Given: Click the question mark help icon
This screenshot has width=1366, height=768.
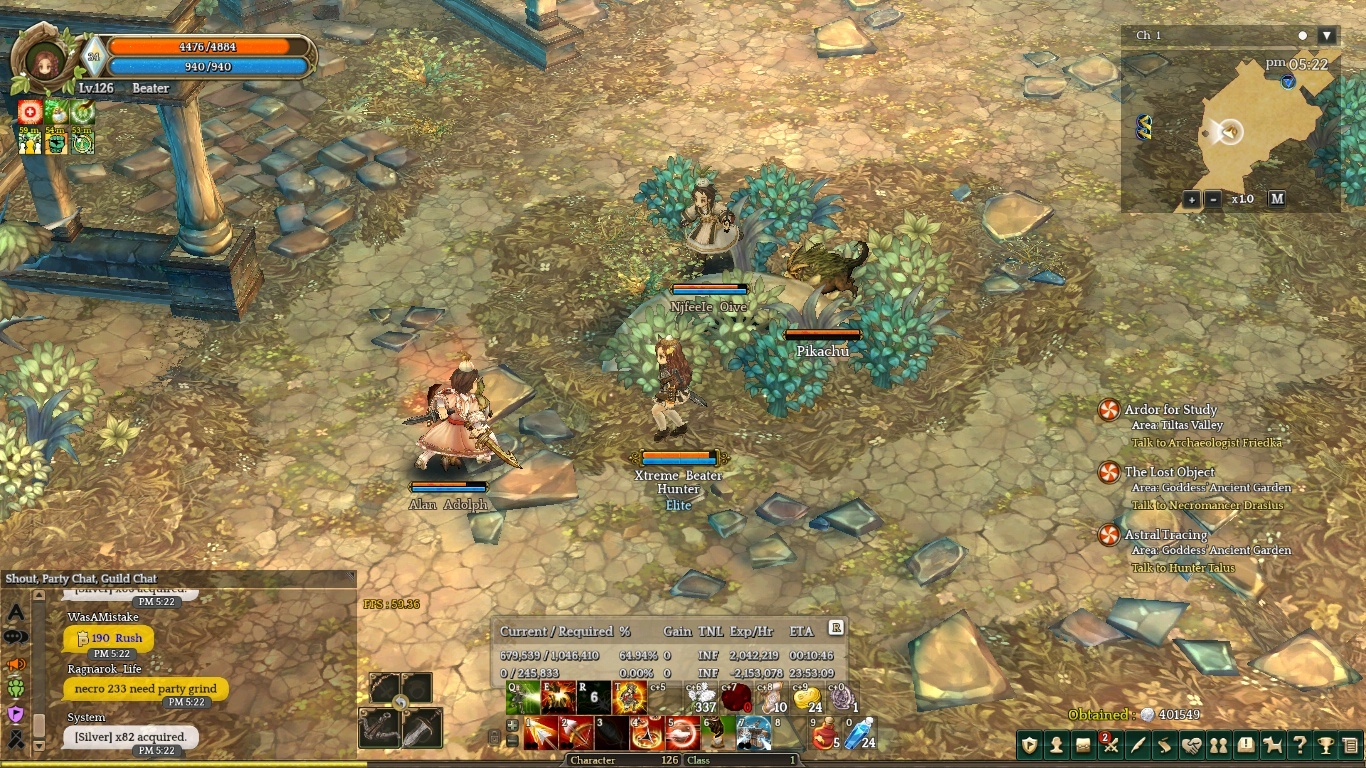Looking at the screenshot, I should click(x=1299, y=745).
